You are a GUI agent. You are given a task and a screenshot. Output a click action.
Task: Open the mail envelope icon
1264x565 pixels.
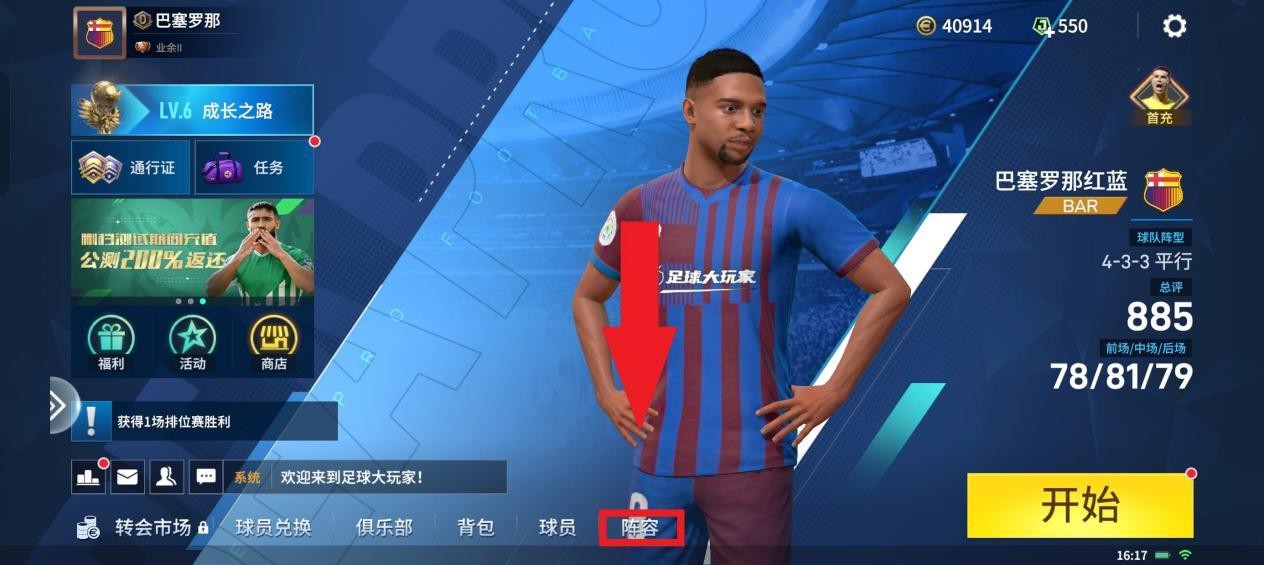coord(127,477)
